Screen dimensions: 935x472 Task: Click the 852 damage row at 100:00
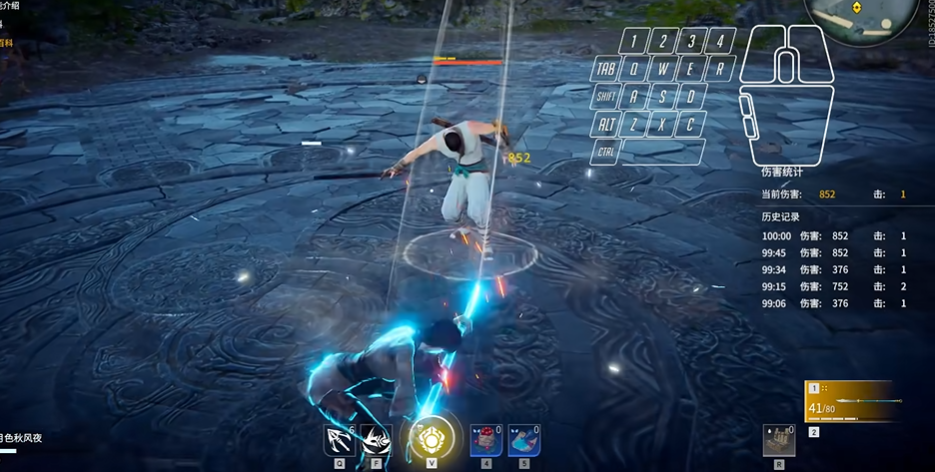[833, 236]
